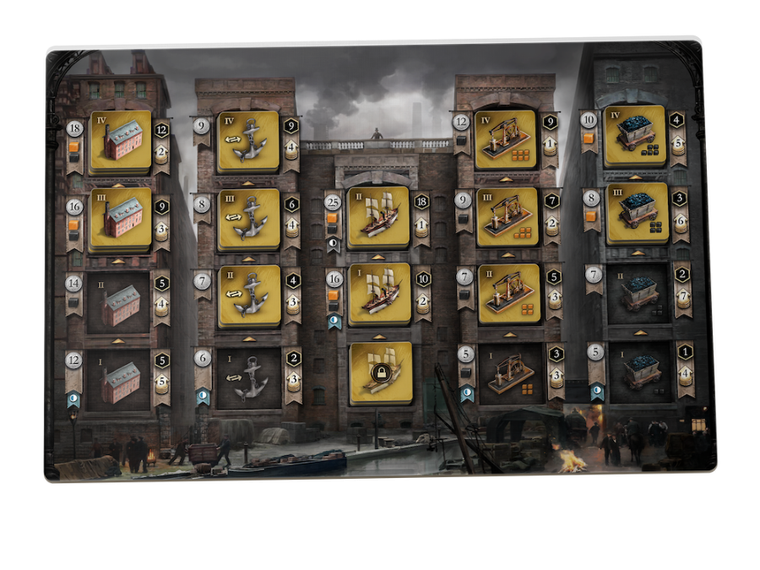Pick the level II coal mine tile
The width and height of the screenshot is (760, 570).
(x=637, y=294)
